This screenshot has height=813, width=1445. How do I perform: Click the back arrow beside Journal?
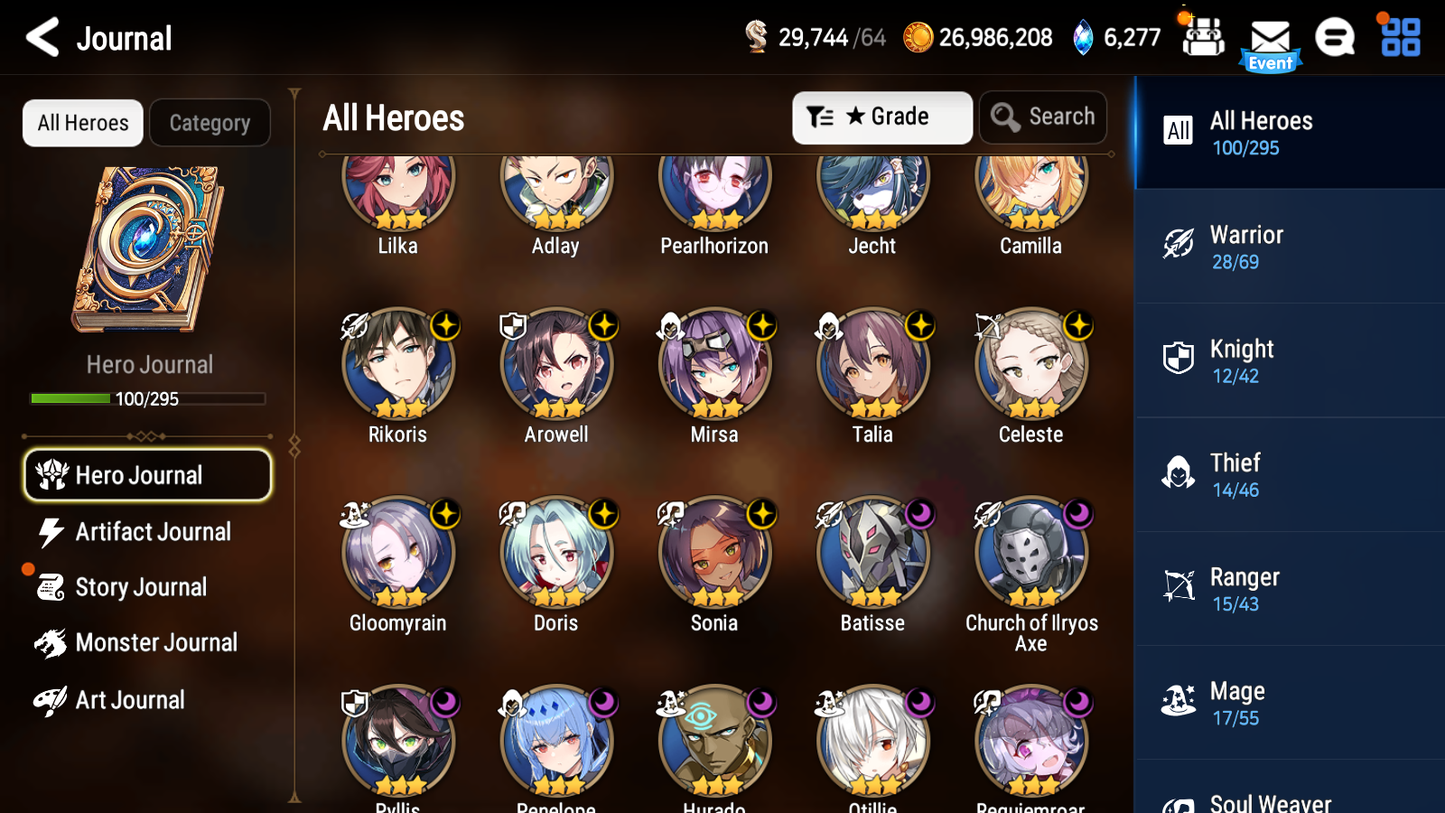click(42, 37)
